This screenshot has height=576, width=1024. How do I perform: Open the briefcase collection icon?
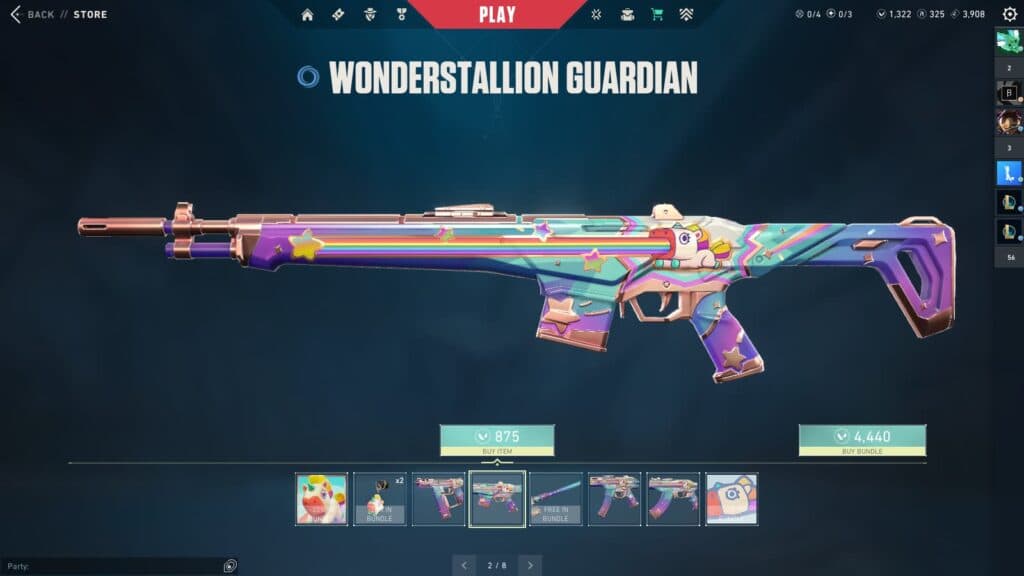pyautogui.click(x=627, y=15)
